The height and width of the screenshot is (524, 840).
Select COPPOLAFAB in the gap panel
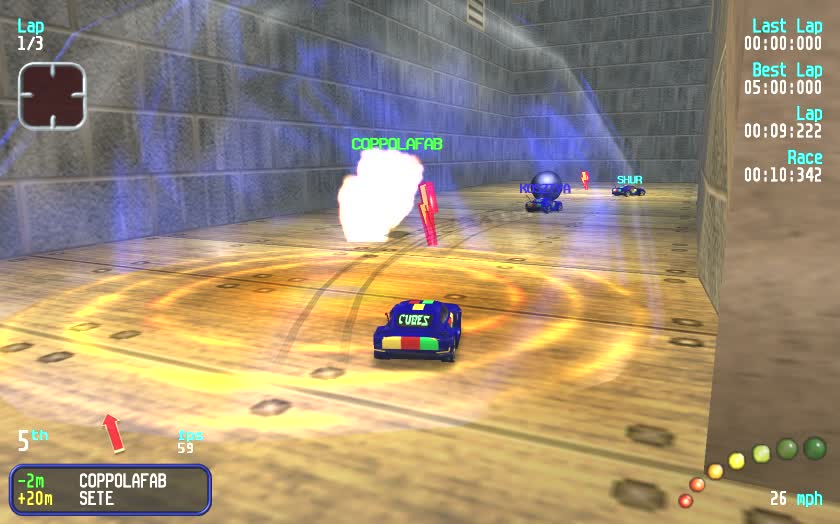pos(122,481)
